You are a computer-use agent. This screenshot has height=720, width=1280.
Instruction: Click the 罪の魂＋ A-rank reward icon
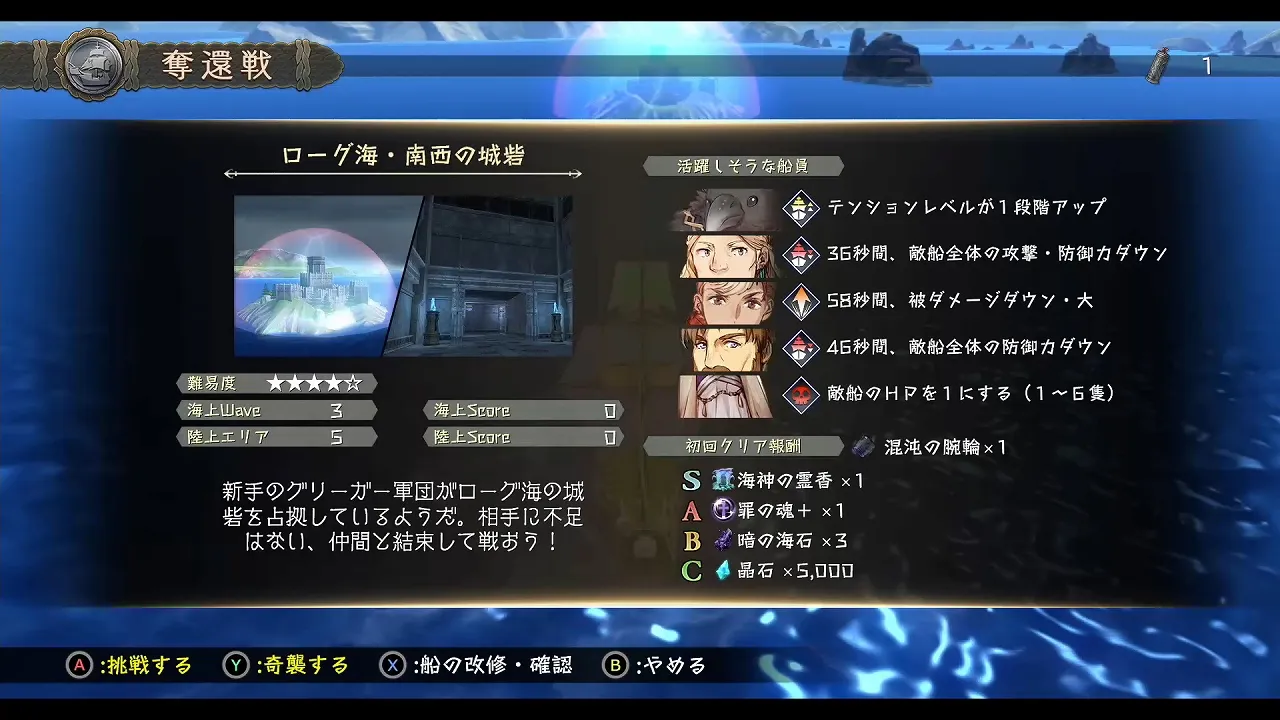725,511
